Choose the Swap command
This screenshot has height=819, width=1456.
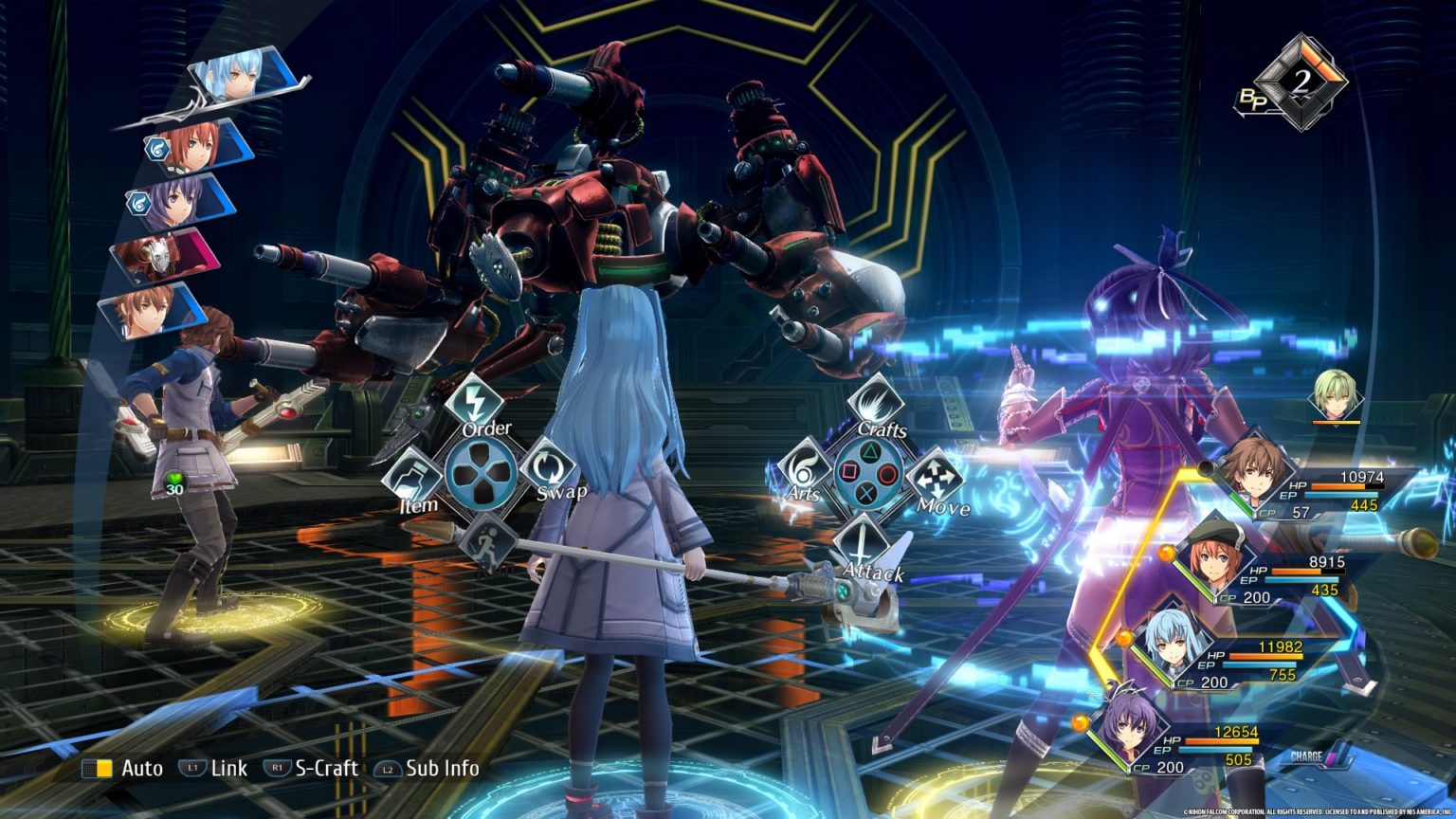pyautogui.click(x=548, y=466)
